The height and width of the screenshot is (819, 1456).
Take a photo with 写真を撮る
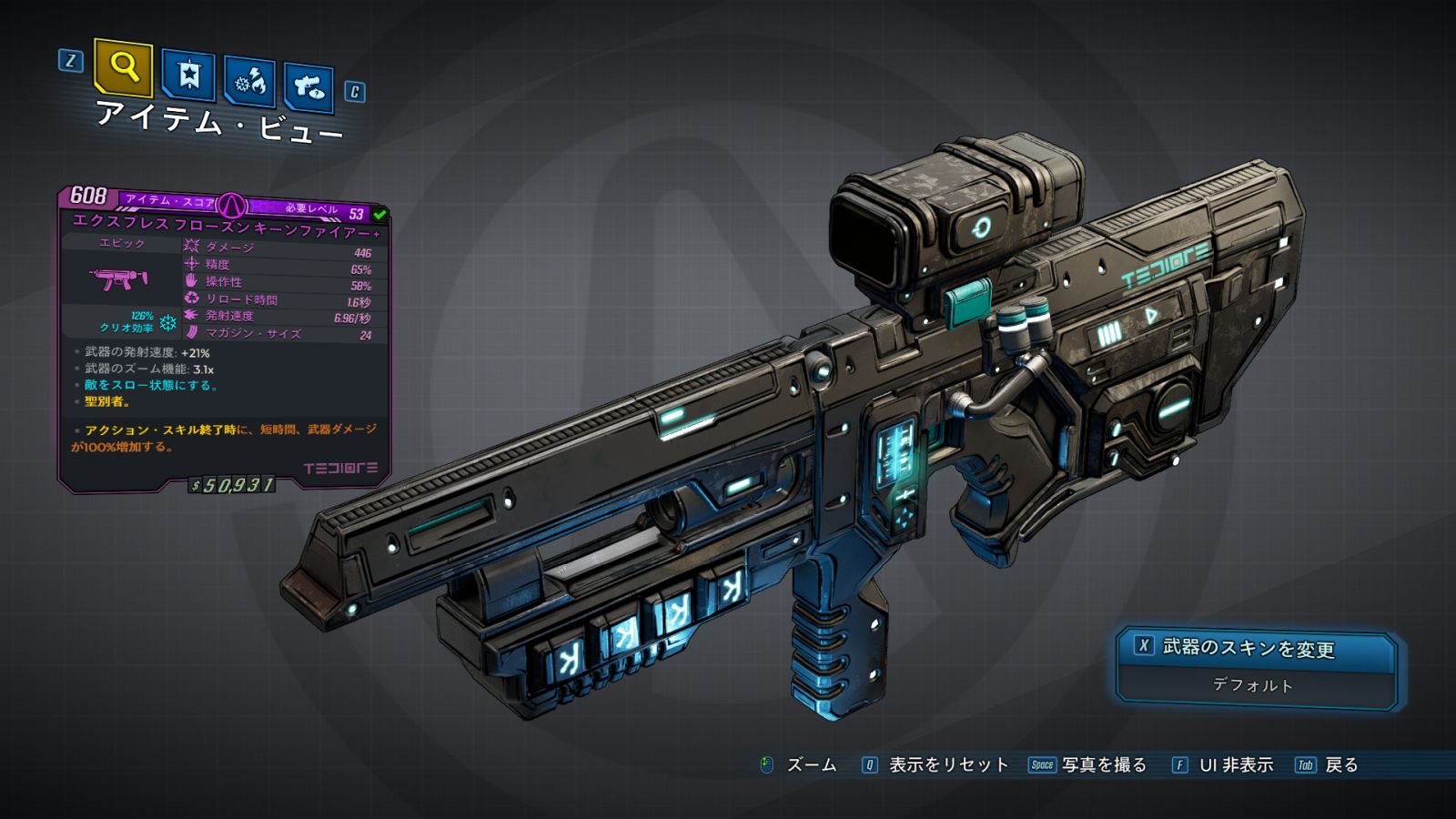point(1103,765)
